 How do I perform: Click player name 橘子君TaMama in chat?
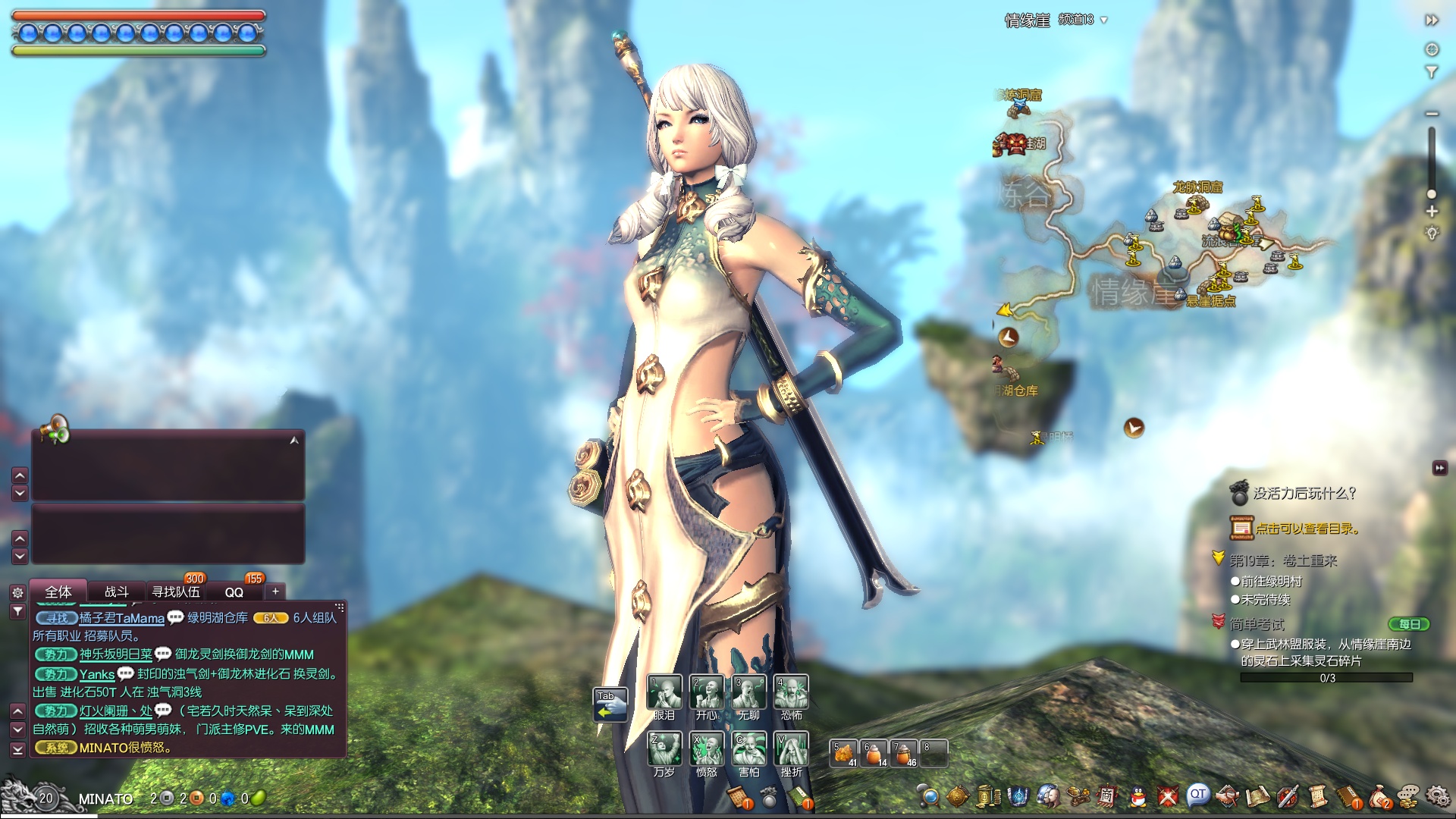(x=122, y=618)
